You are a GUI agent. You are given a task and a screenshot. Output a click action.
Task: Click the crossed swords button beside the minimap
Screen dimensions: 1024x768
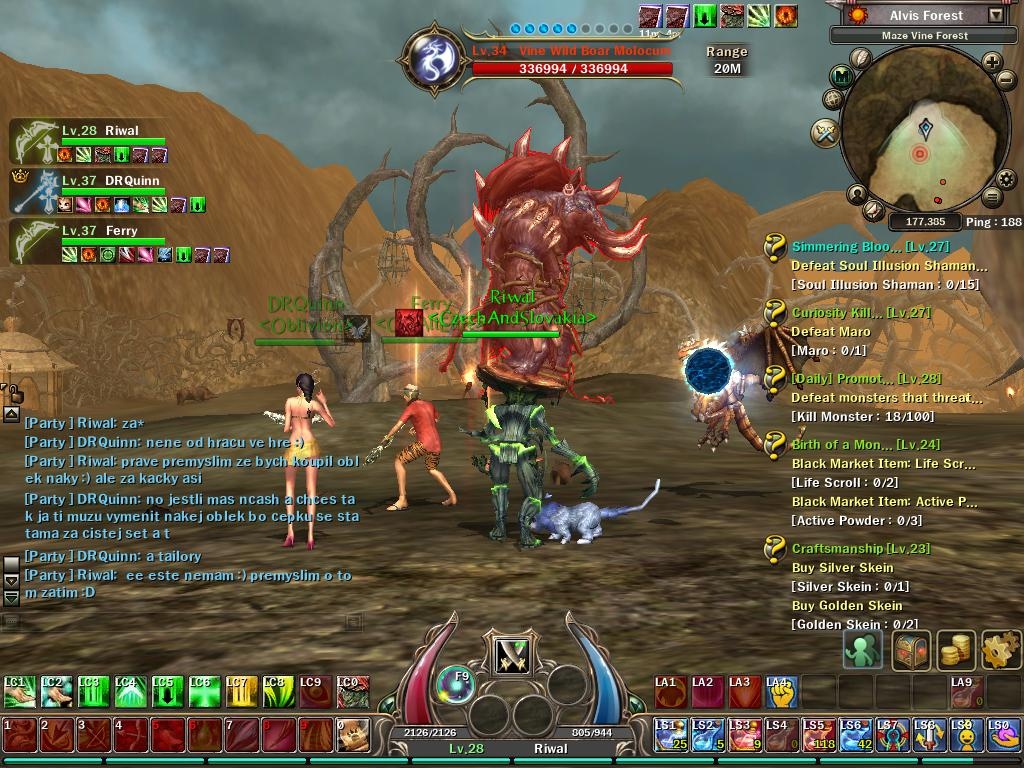tap(825, 131)
